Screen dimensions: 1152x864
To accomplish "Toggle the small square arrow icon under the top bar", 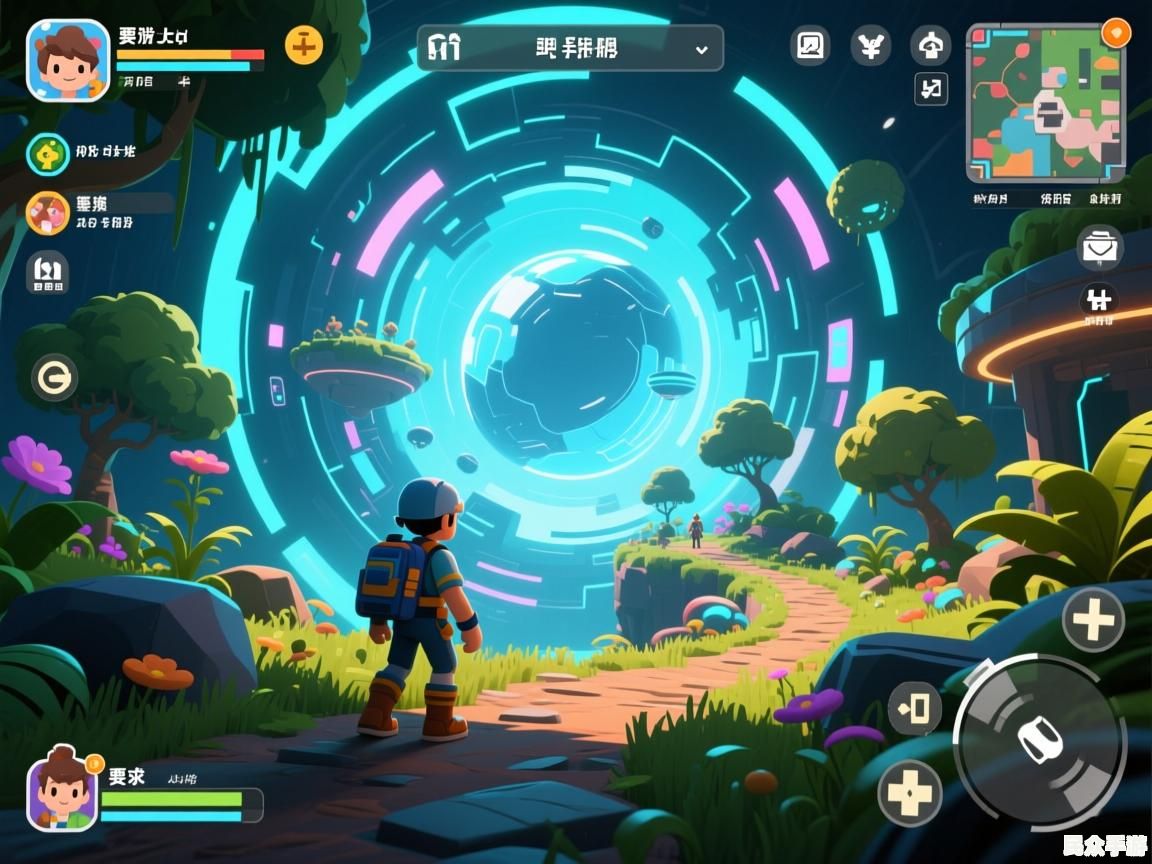I will 931,89.
